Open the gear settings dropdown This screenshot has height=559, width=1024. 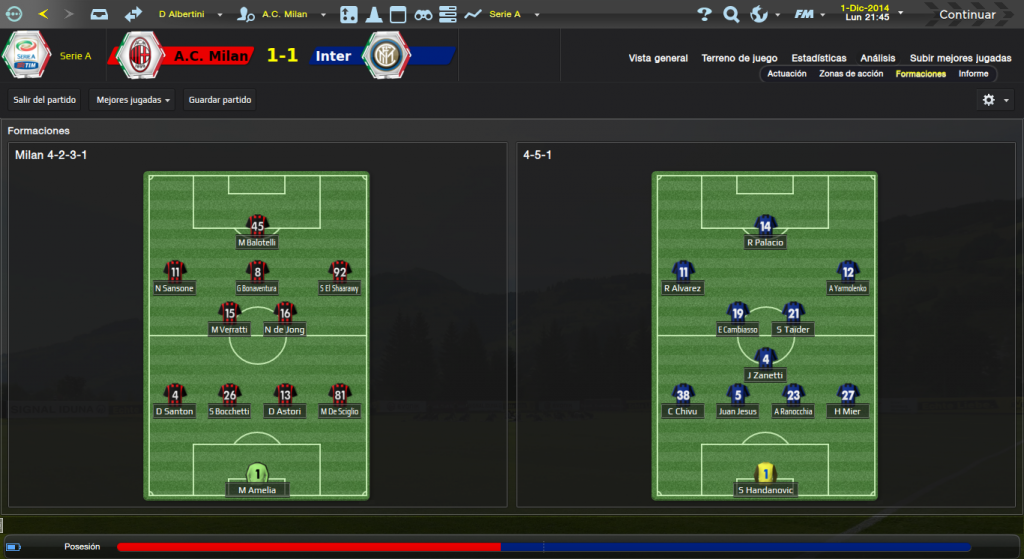[995, 100]
